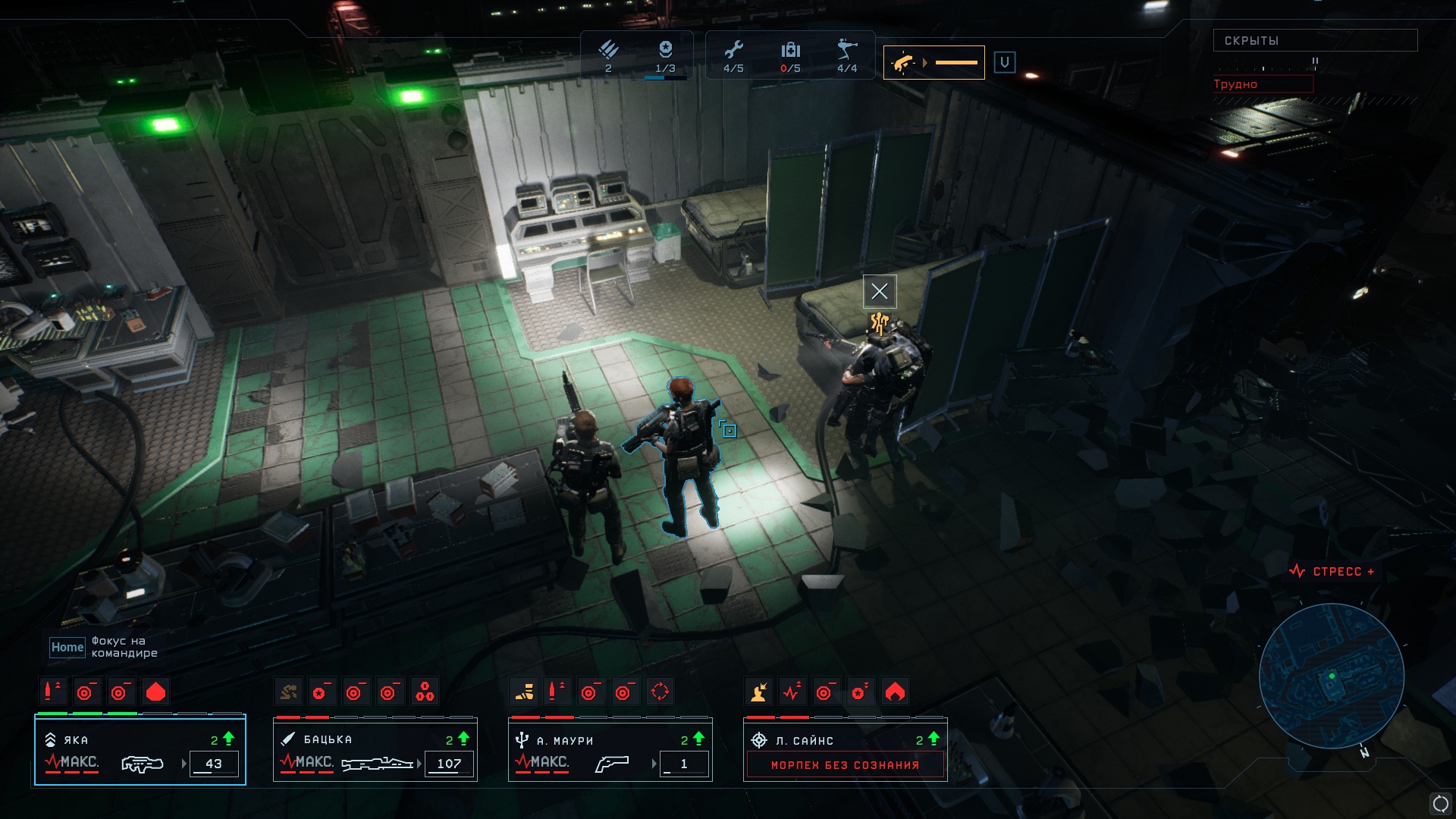Click the circular arrows status icon above Маури
The image size is (1456, 819).
coord(660,692)
